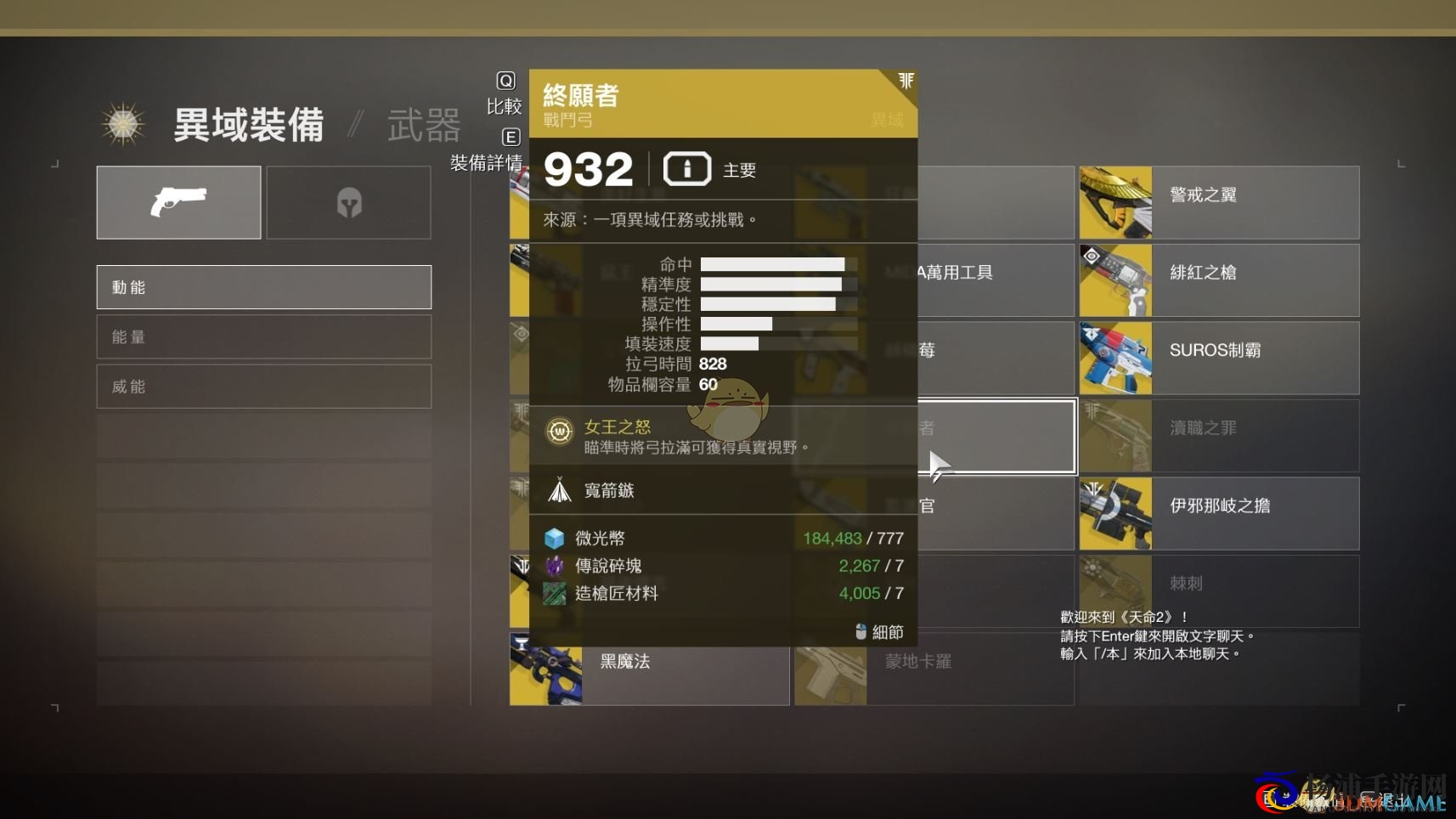Open 細節 weapon details
Screen dimensions: 1456x819
point(887,632)
